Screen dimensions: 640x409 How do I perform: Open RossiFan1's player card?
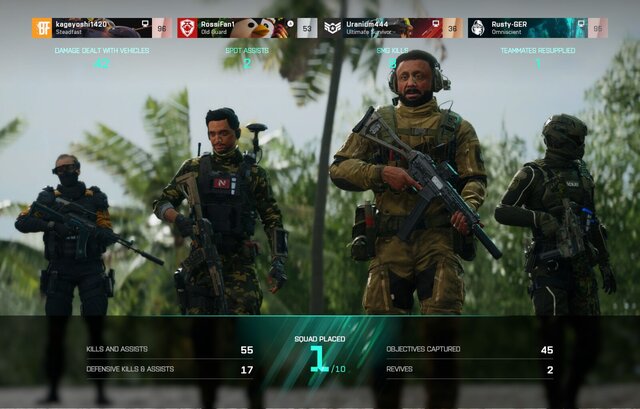246,28
